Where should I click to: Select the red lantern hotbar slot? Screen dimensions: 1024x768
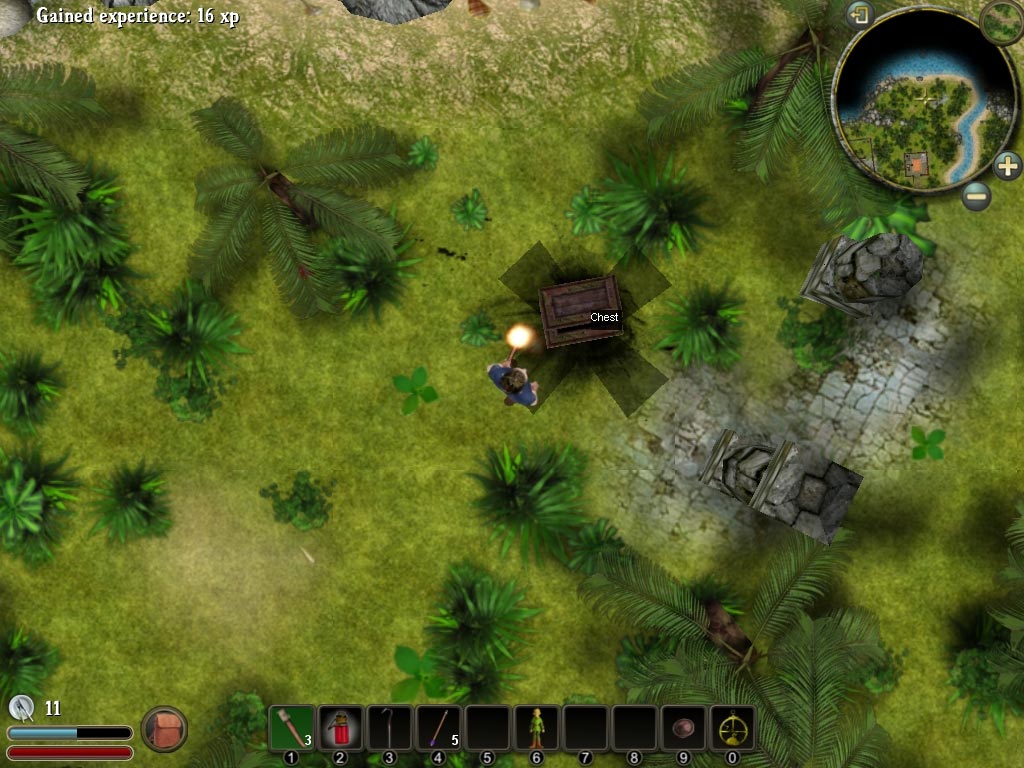pyautogui.click(x=341, y=728)
